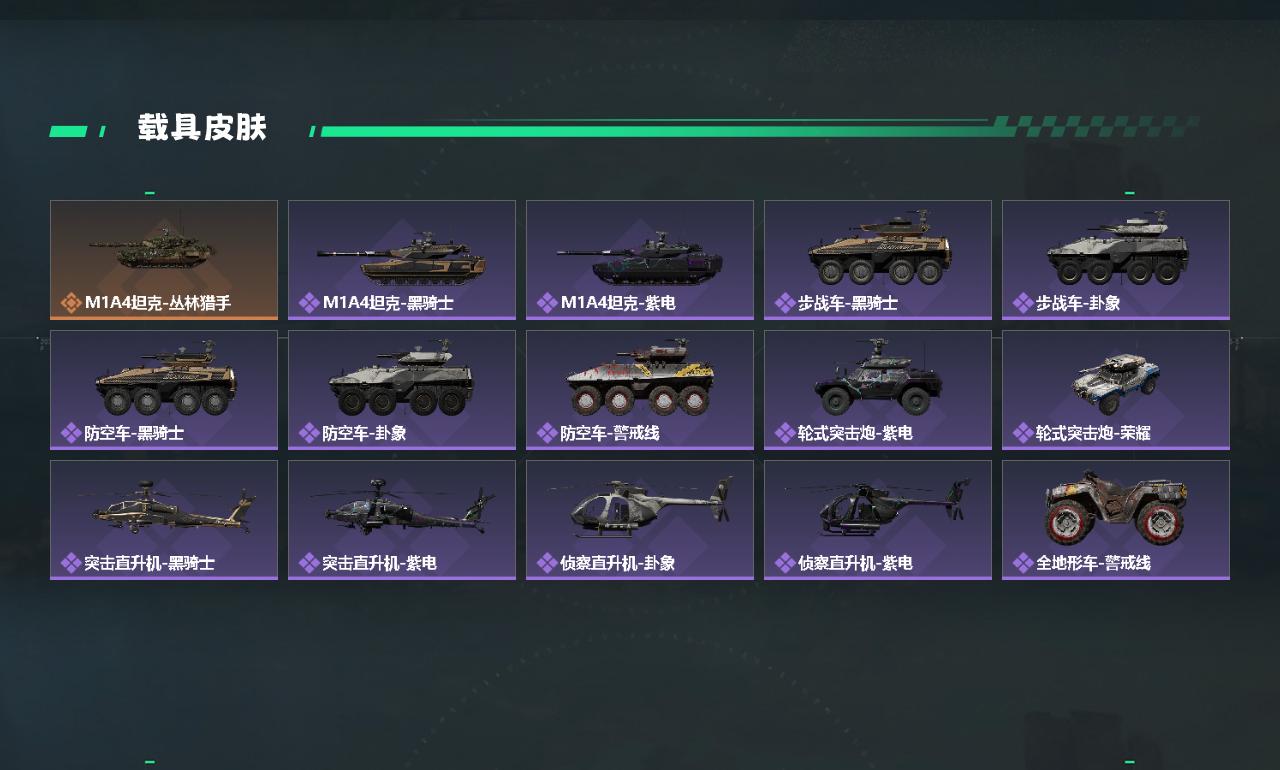Screen dimensions: 1280x770
Task: Choose the 突击直升机-黑骑士 skin tile
Action: click(x=164, y=520)
